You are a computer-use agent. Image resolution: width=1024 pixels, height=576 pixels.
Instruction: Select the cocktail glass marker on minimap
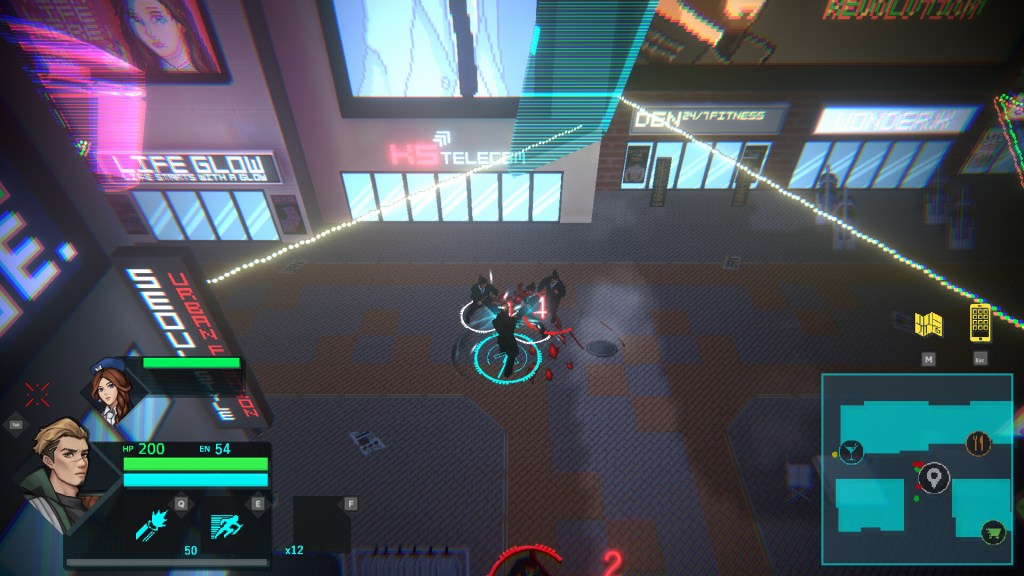pos(852,451)
